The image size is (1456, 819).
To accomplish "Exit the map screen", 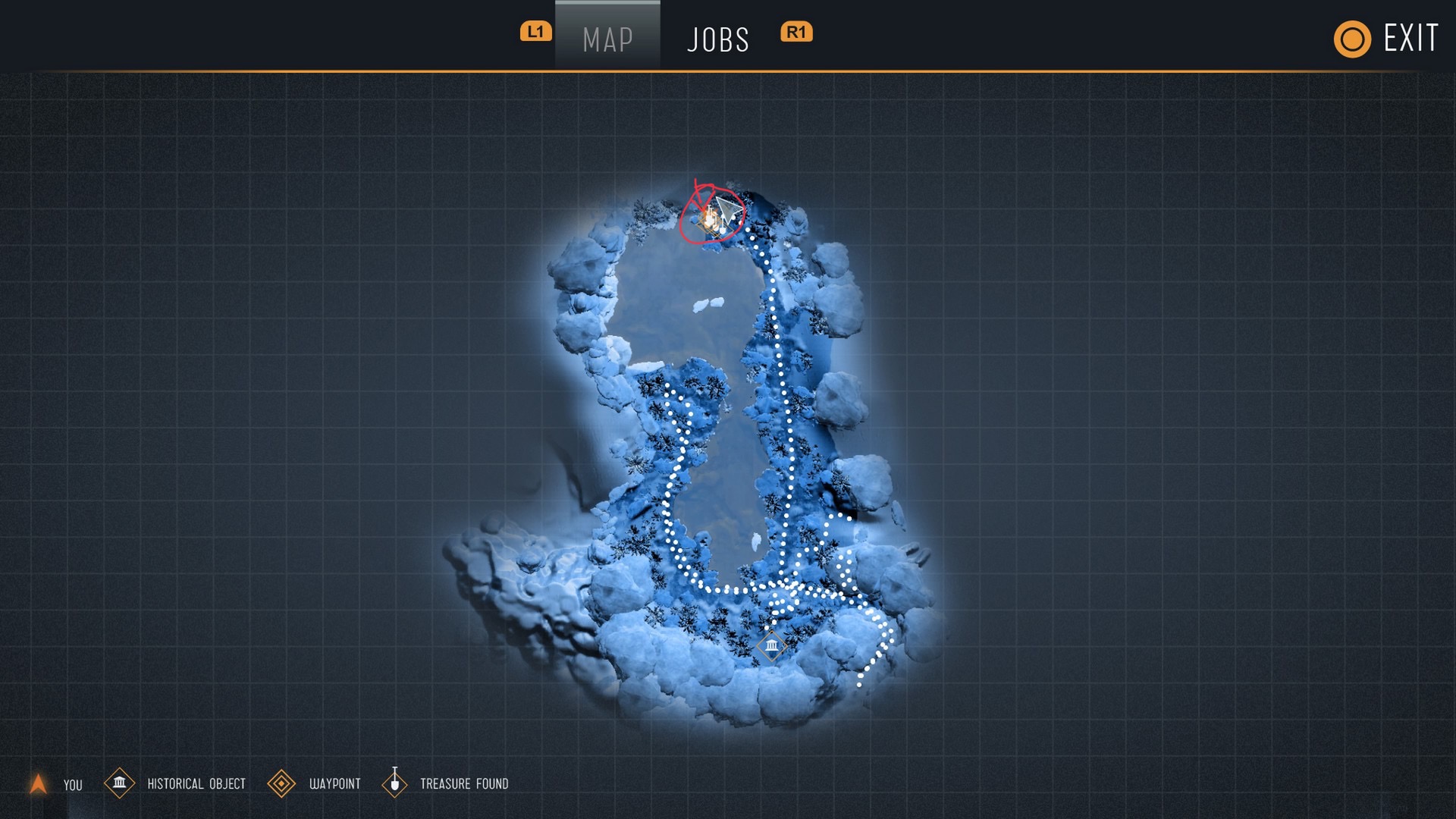I will [1387, 39].
